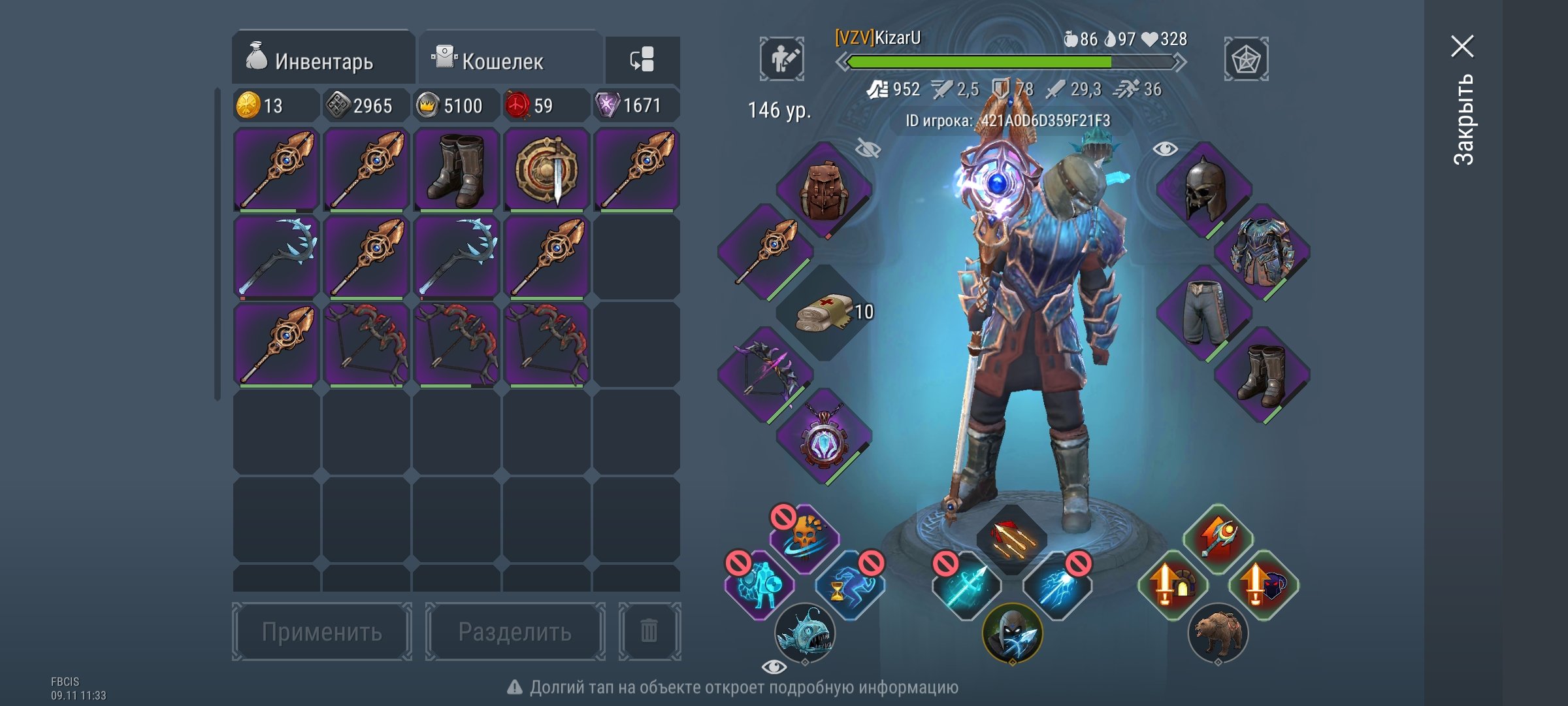Image resolution: width=1568 pixels, height=706 pixels.
Task: Open the pentagon stats icon
Action: [x=1246, y=59]
